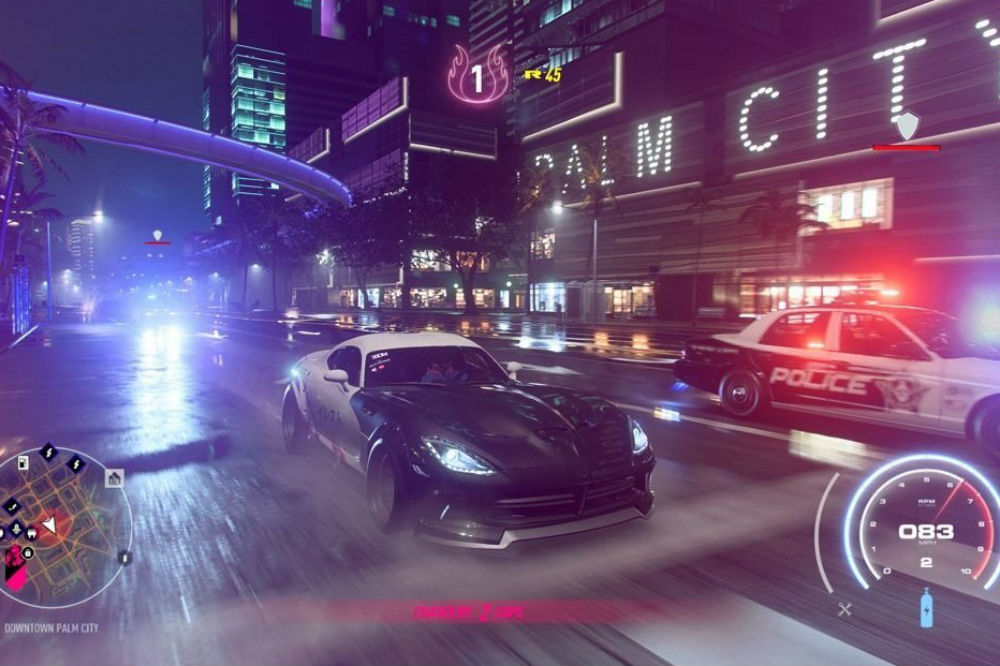The height and width of the screenshot is (666, 1000).
Task: Click the crossed wrench repair icon
Action: tap(845, 608)
